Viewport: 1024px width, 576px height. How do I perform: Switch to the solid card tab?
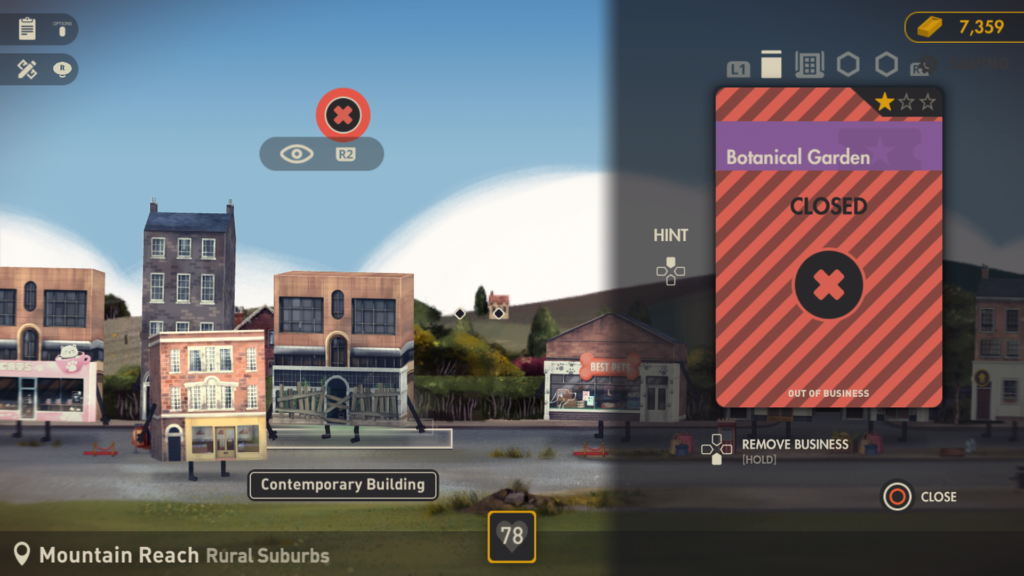tap(771, 65)
